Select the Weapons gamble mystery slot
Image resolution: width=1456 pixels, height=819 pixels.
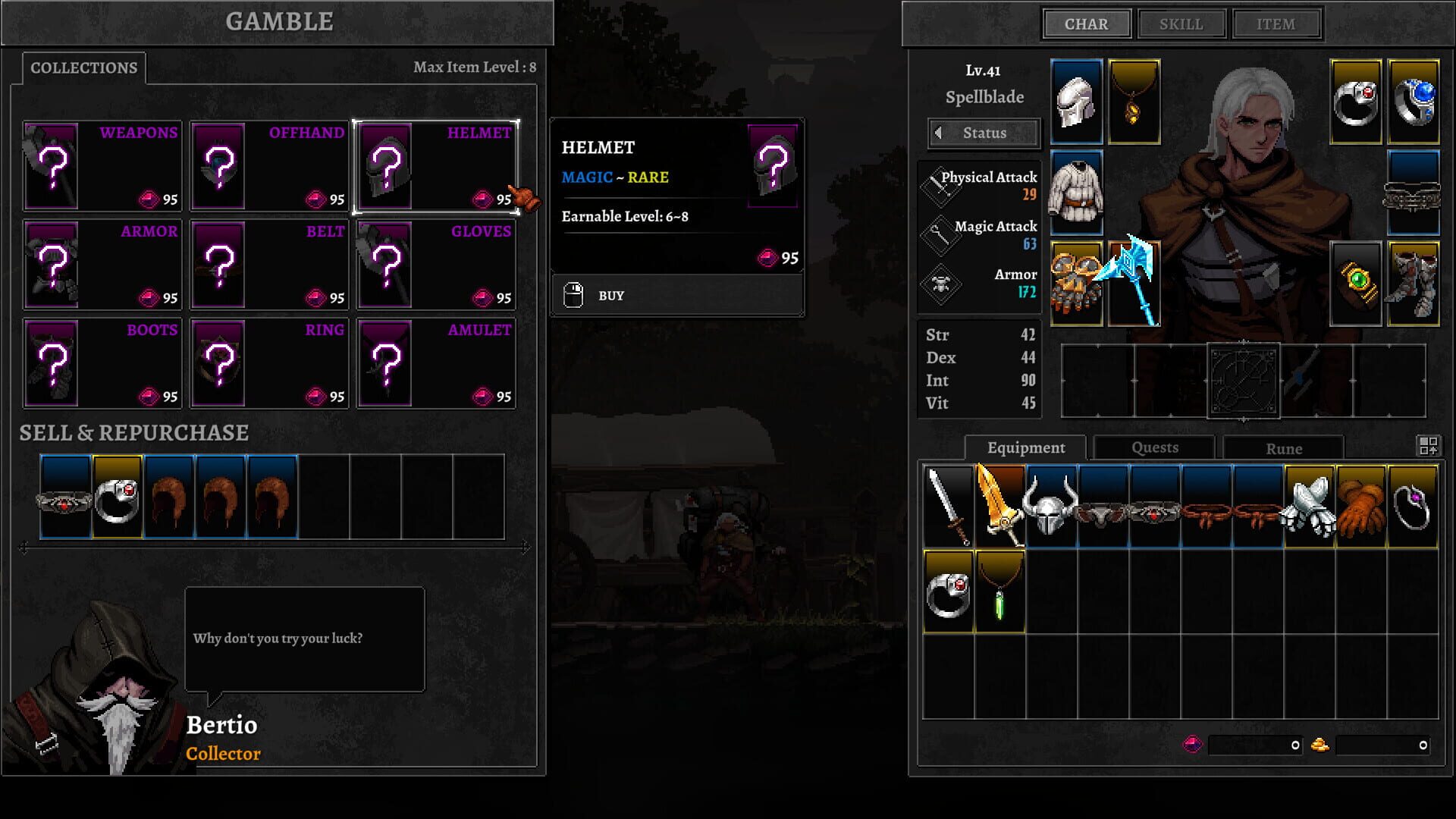(x=52, y=167)
